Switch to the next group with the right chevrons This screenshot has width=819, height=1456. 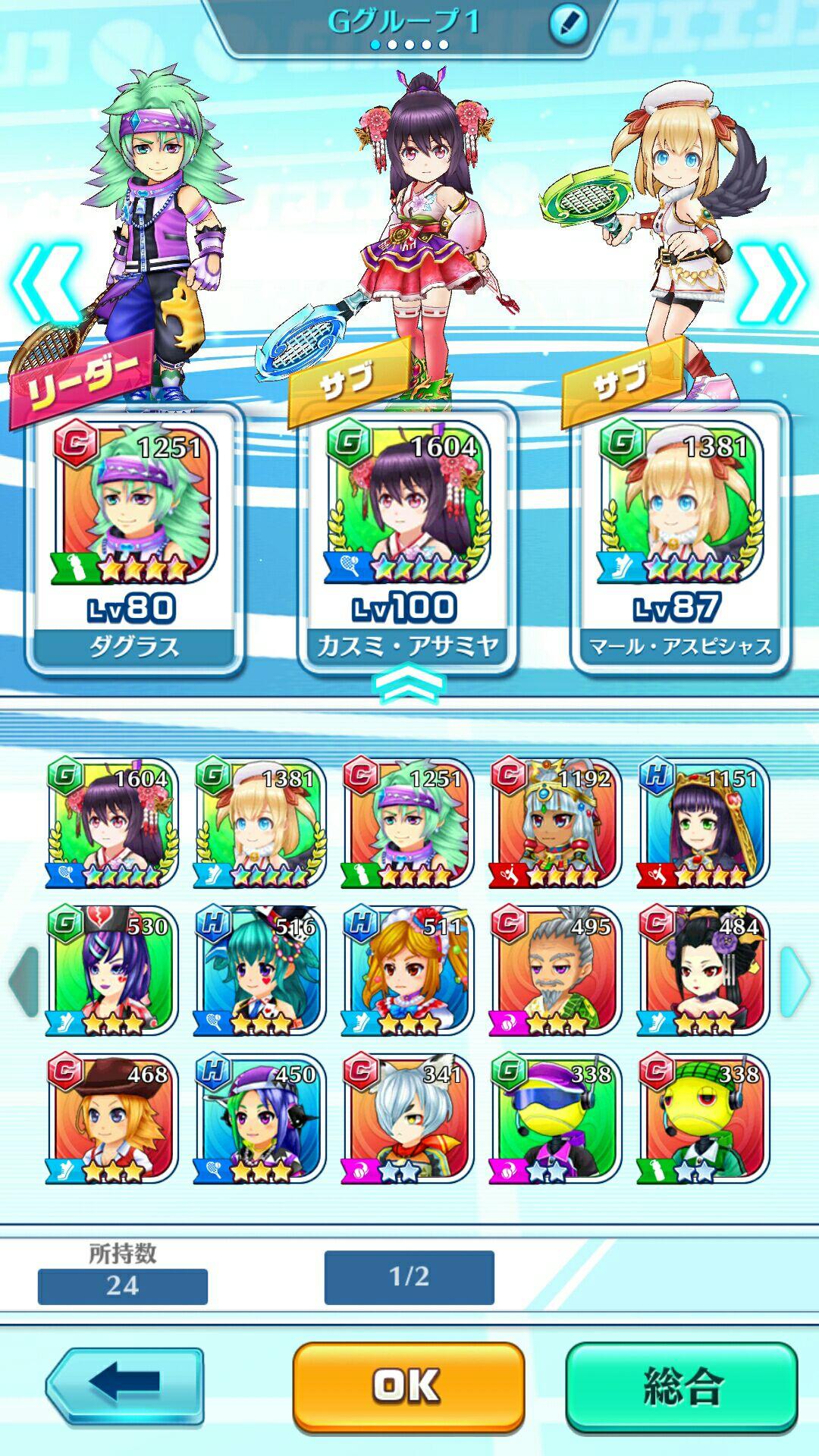coord(771,284)
